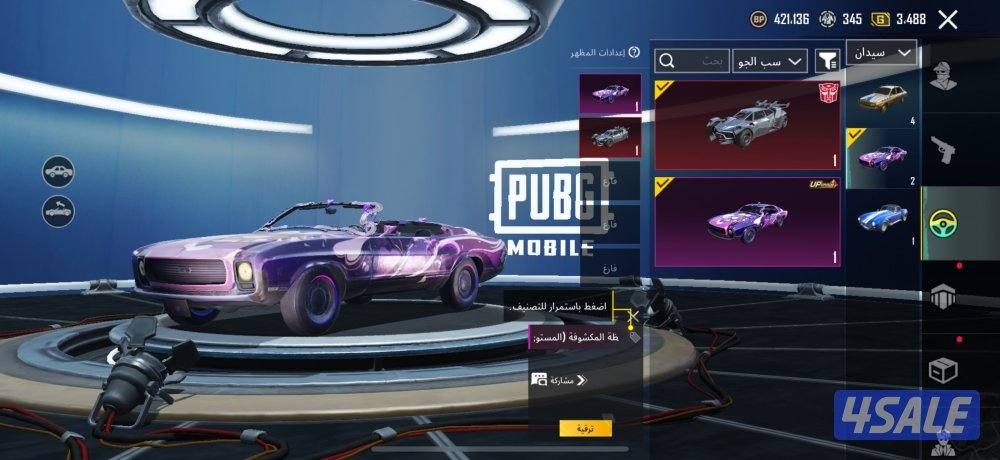Toggle the convertible roof-open view
The width and height of the screenshot is (1000, 460).
coord(59,211)
